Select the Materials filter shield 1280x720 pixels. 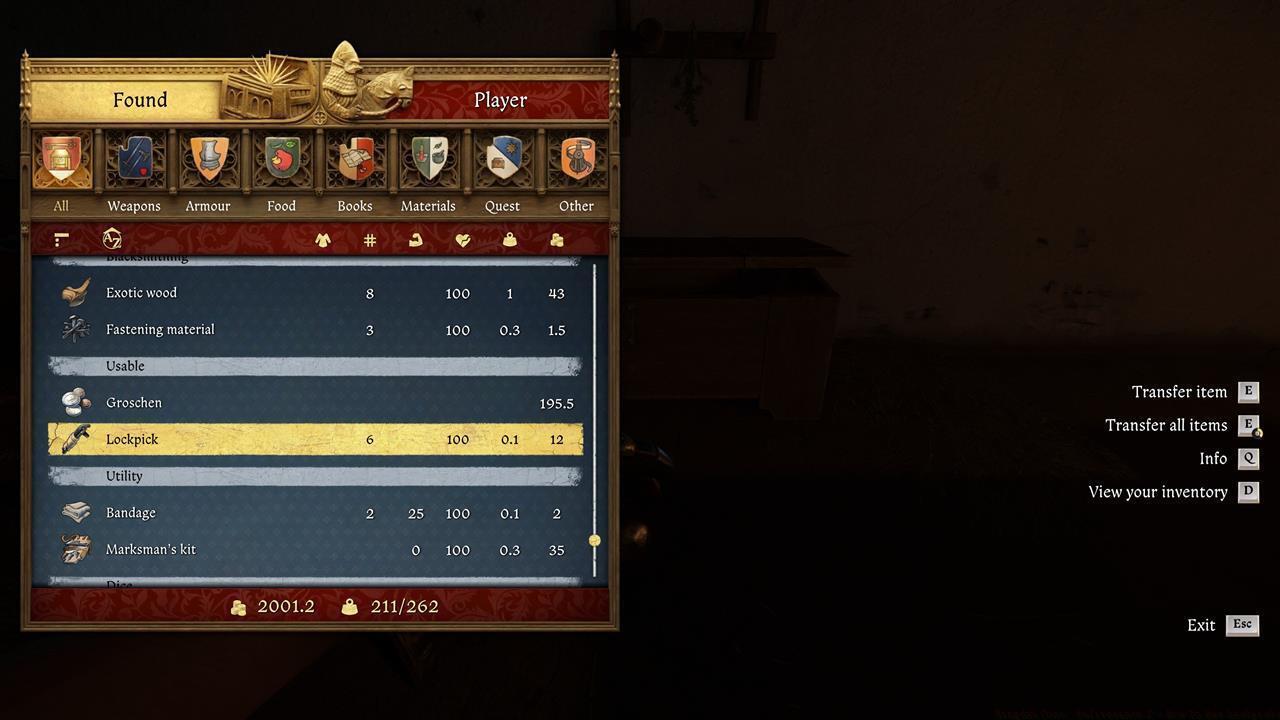428,160
